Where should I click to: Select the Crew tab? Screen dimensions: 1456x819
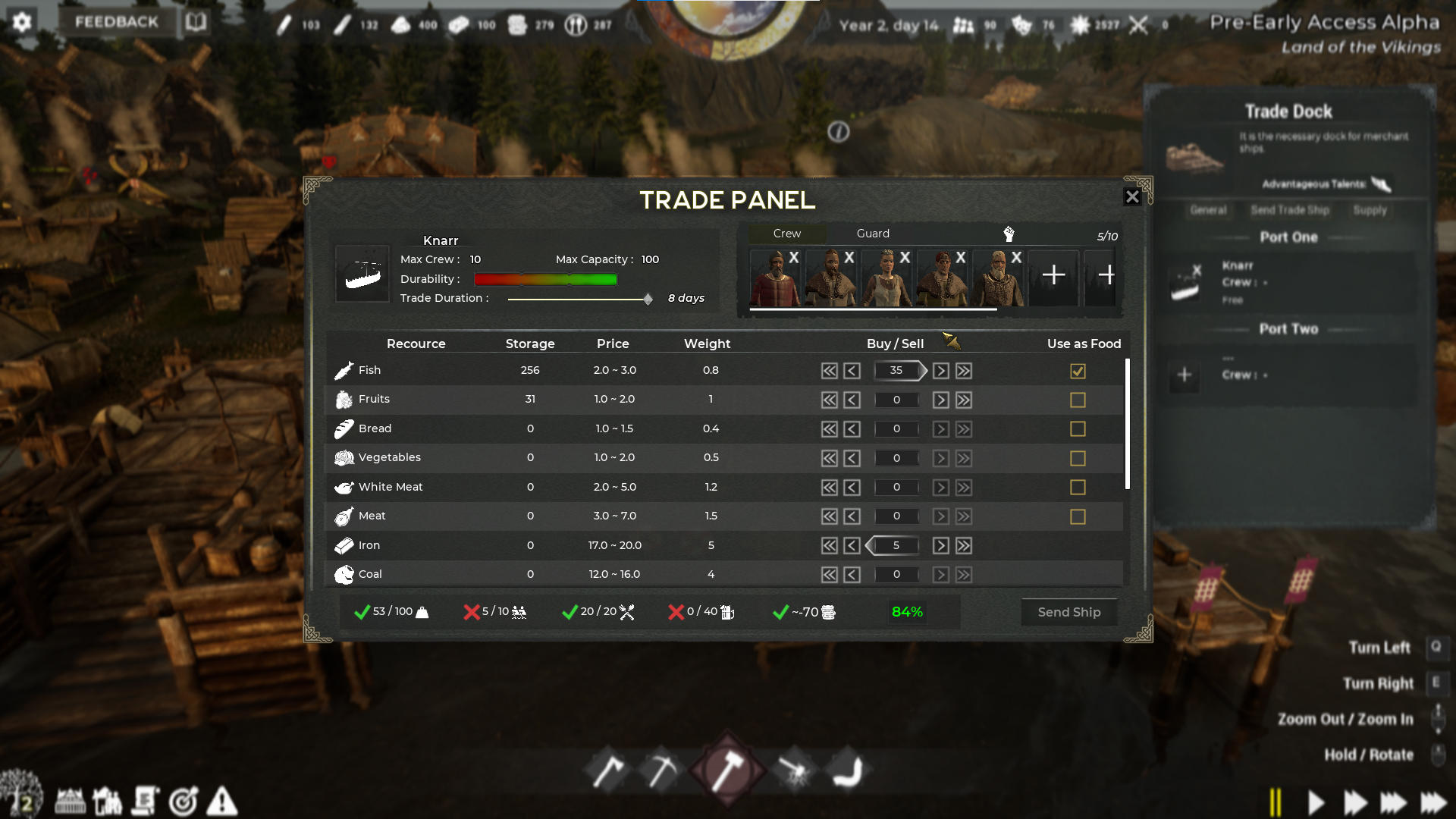[786, 234]
